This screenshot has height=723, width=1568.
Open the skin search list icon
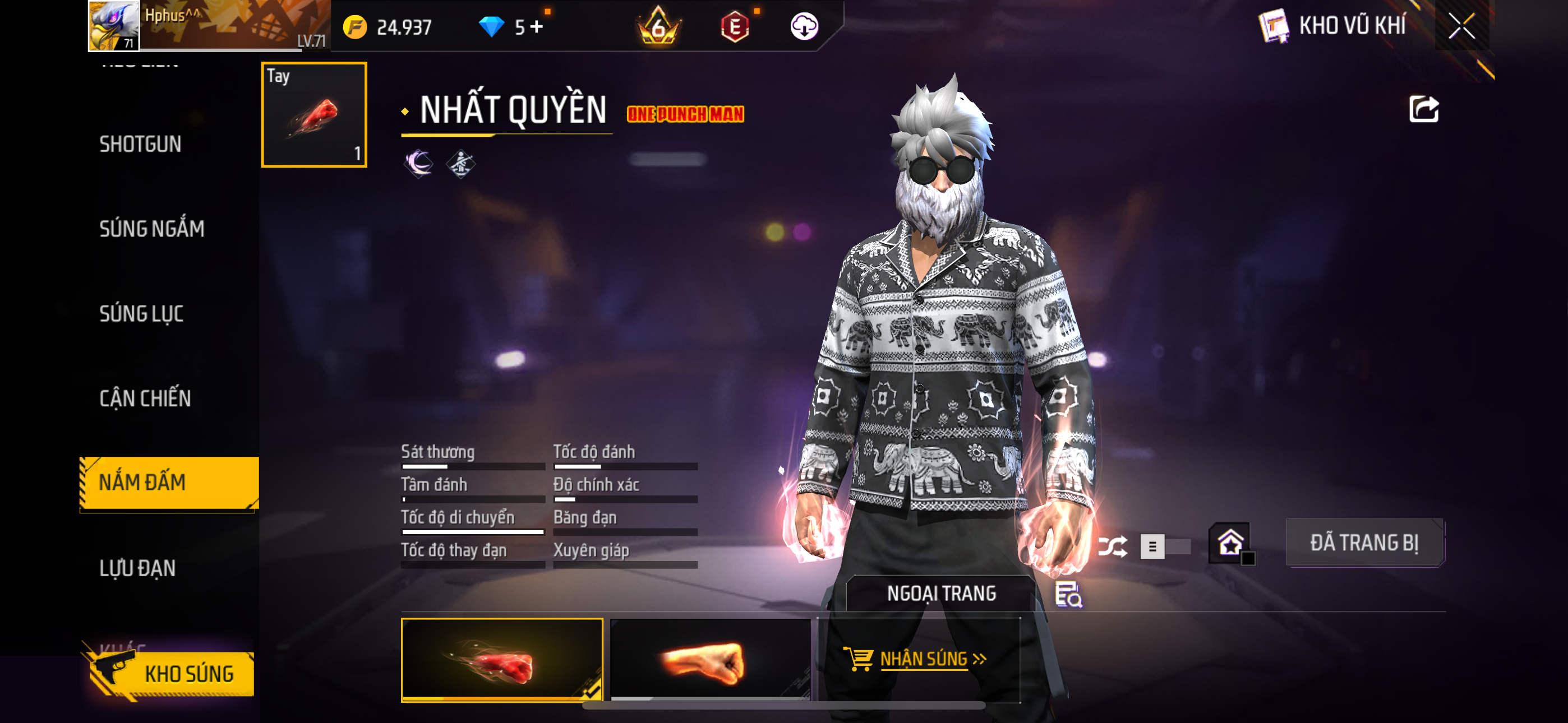click(1068, 595)
